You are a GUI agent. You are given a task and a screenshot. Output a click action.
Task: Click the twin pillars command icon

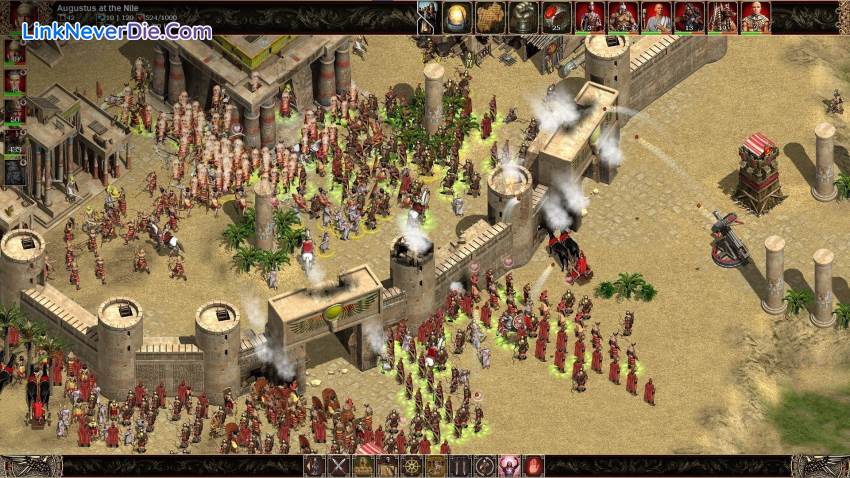click(x=460, y=466)
